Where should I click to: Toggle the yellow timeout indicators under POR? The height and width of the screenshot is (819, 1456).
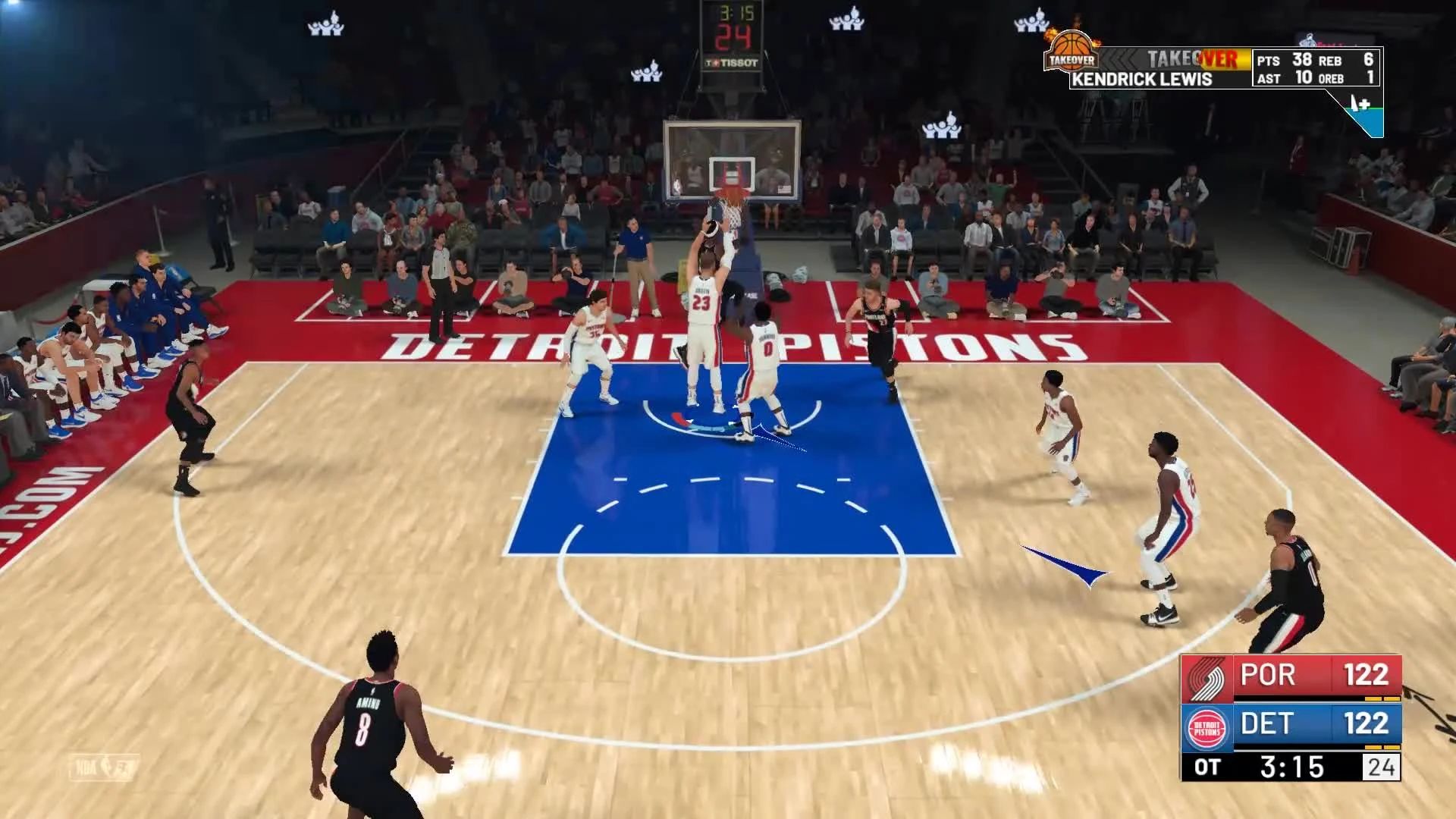click(x=1382, y=699)
